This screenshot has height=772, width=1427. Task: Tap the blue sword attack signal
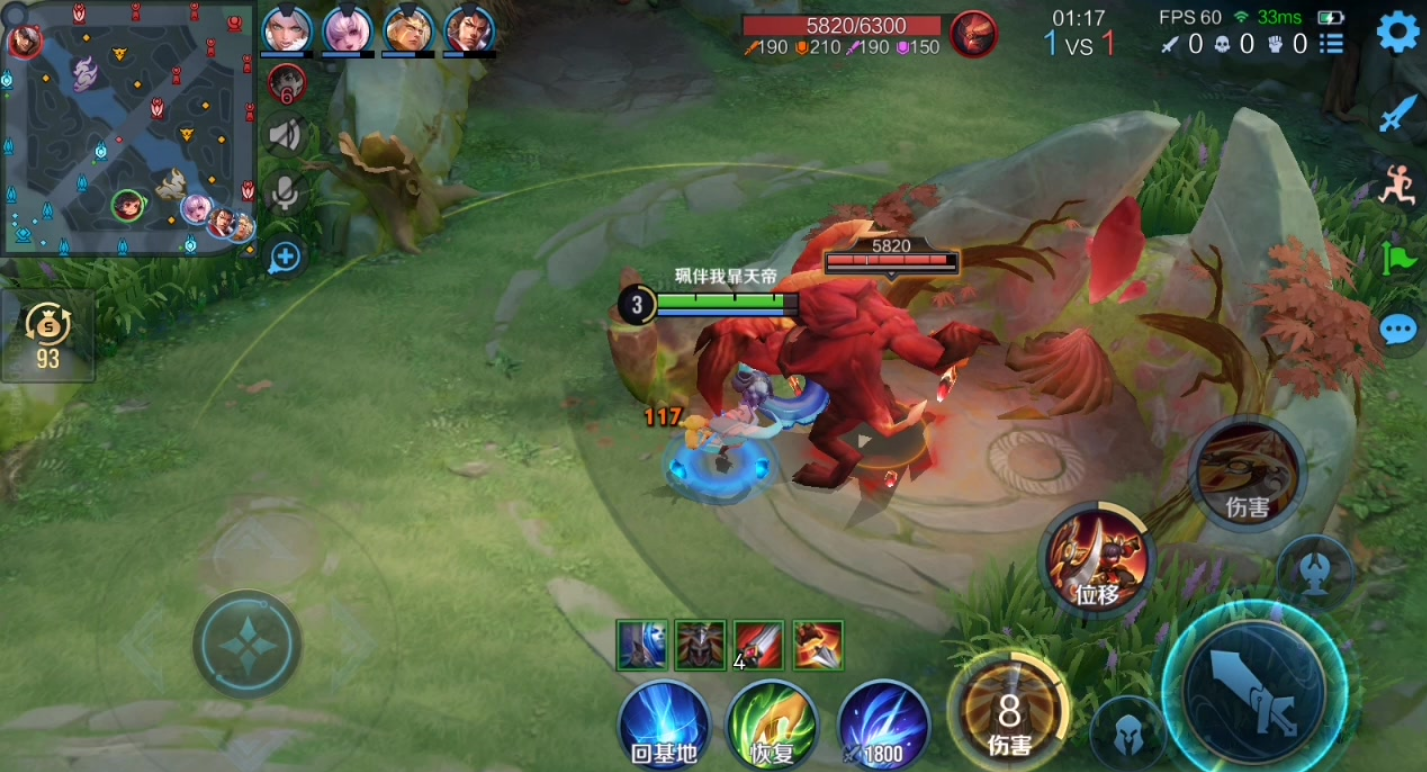click(x=1398, y=115)
